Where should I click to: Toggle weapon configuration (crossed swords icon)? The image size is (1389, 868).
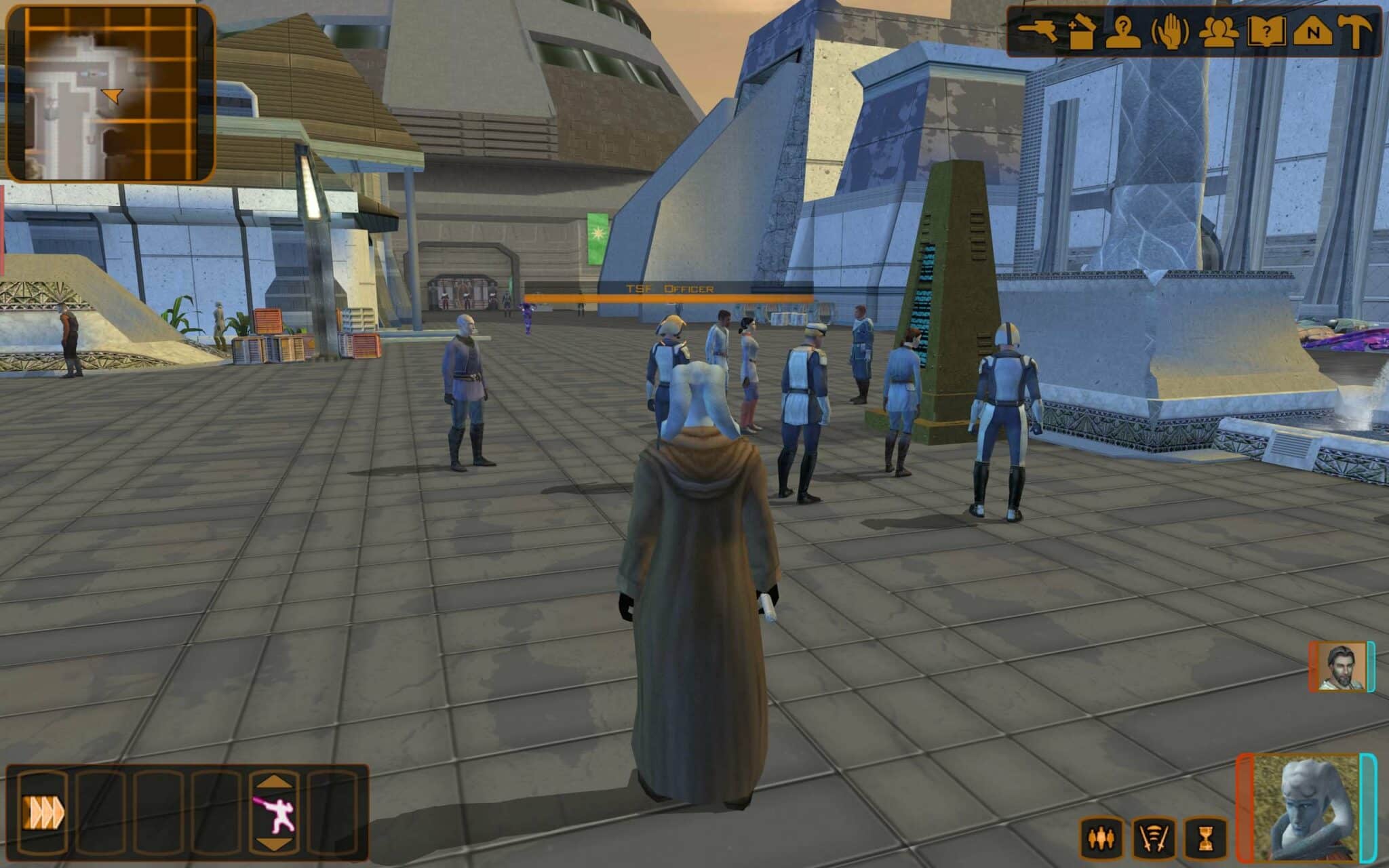[x=1153, y=839]
